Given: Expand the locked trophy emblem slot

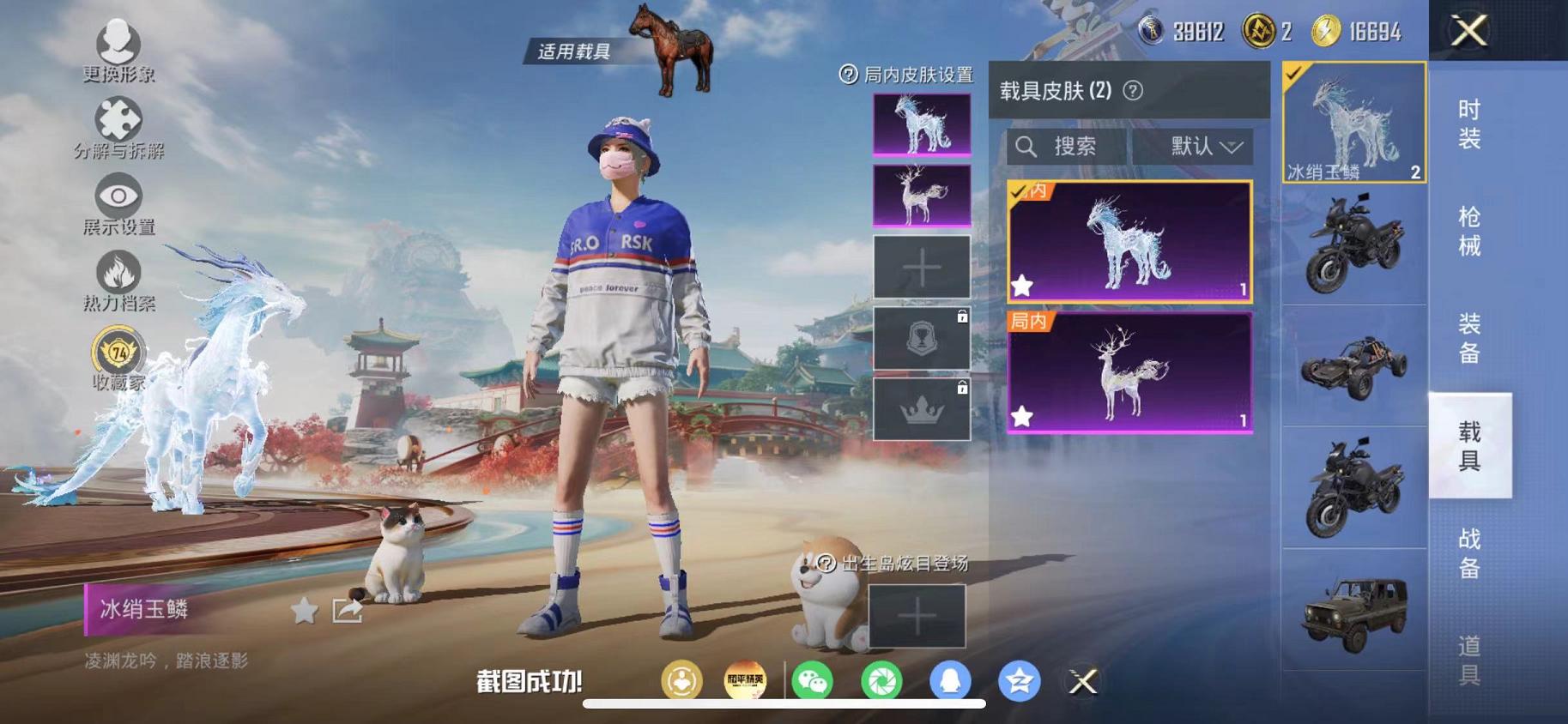Looking at the screenshot, I should [921, 336].
